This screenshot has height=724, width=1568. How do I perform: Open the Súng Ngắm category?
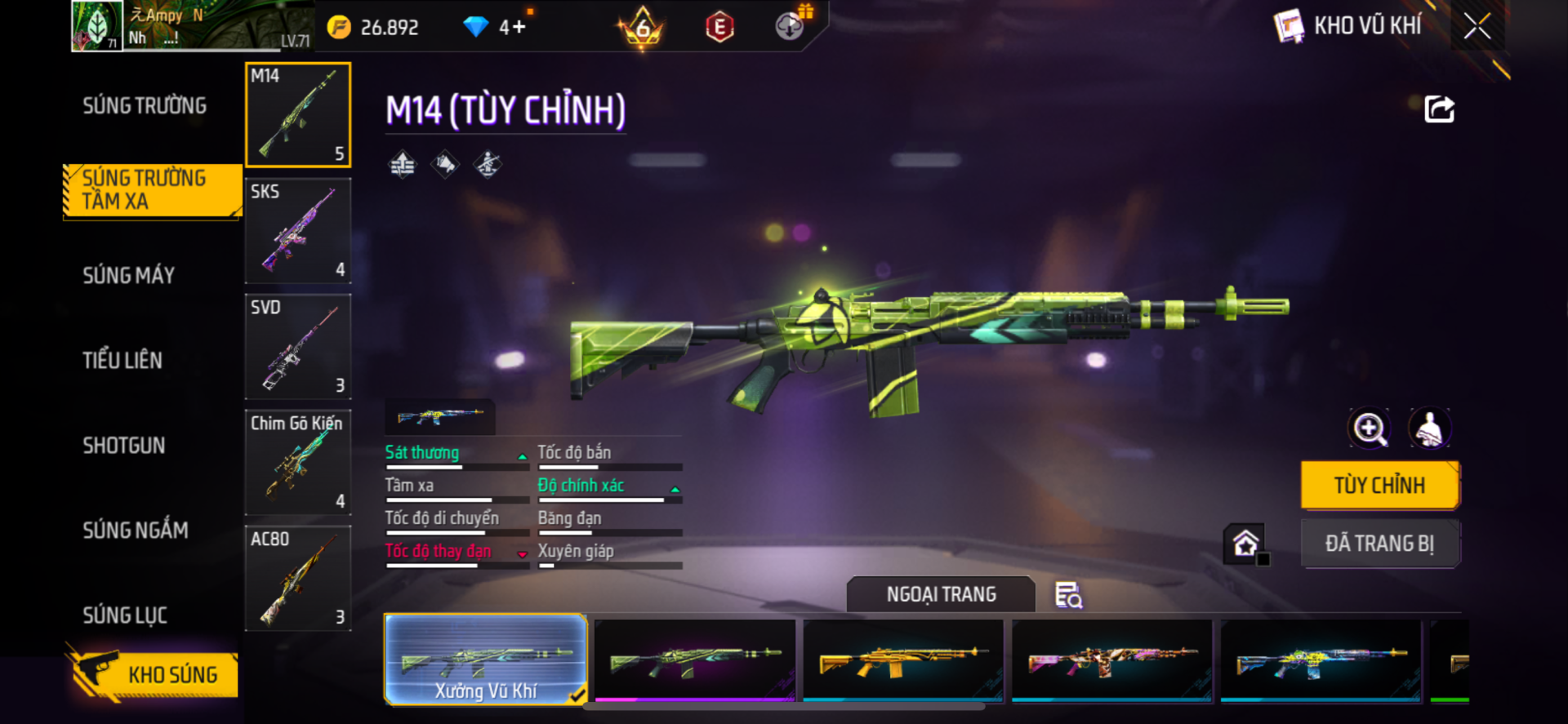click(136, 531)
